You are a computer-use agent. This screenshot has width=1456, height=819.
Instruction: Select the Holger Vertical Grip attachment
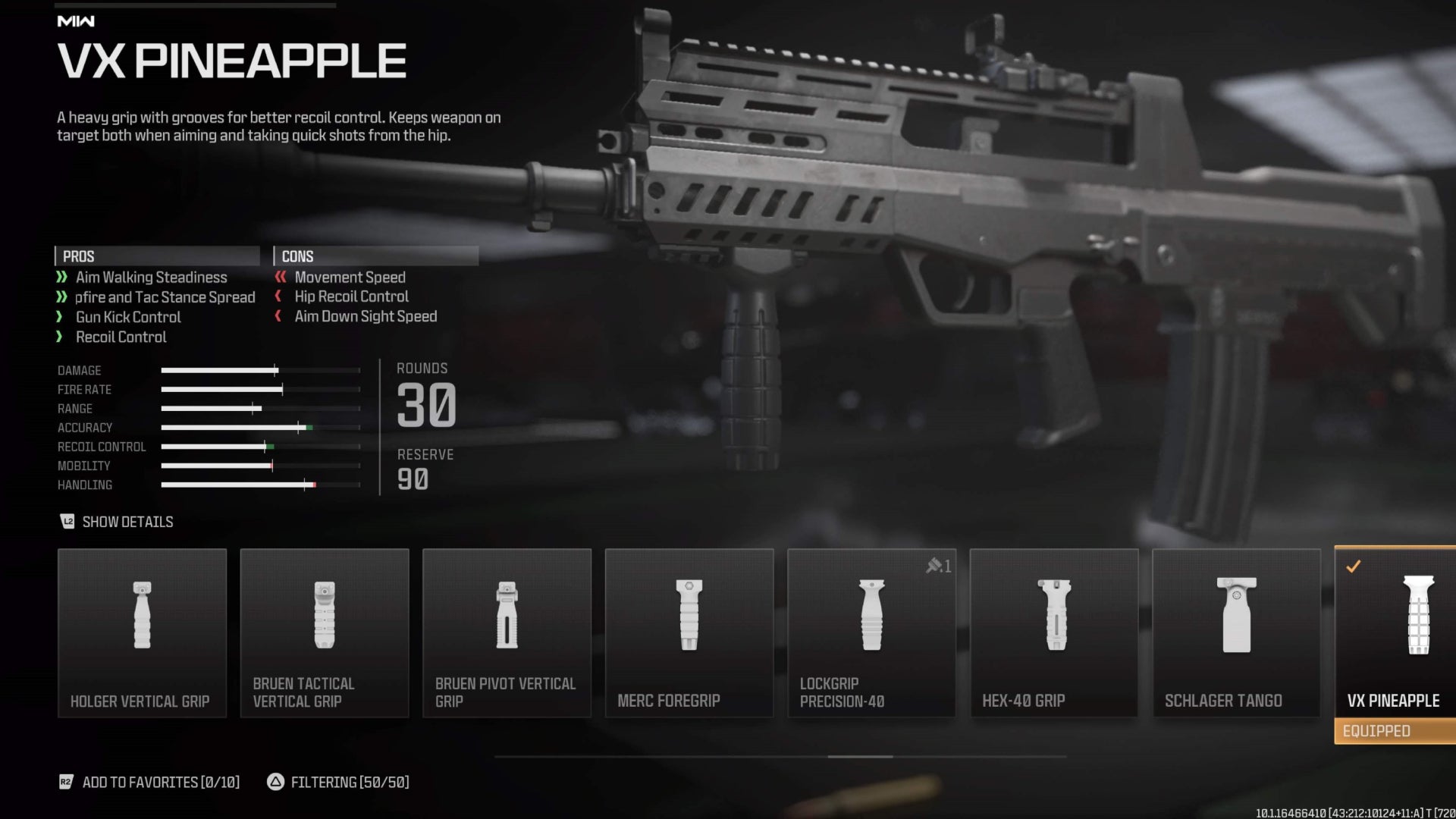tap(142, 633)
